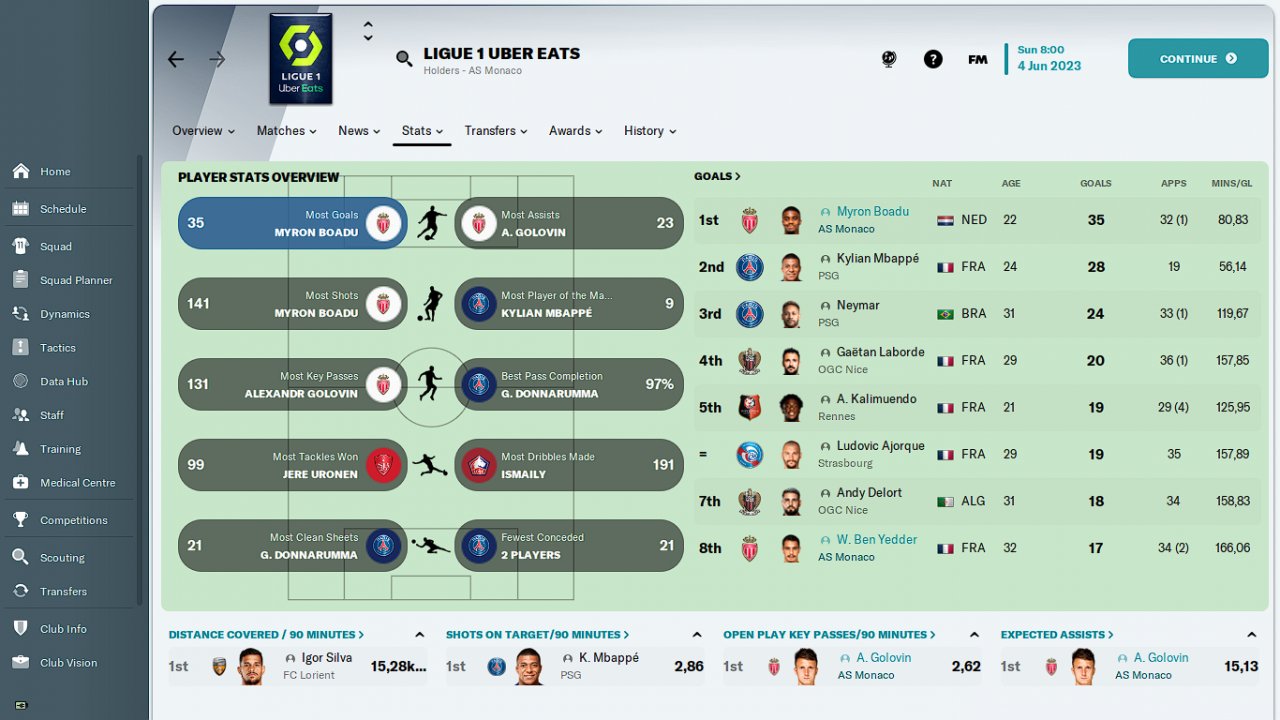Click the Continue button
Screen dimensions: 1280x720
point(1197,59)
